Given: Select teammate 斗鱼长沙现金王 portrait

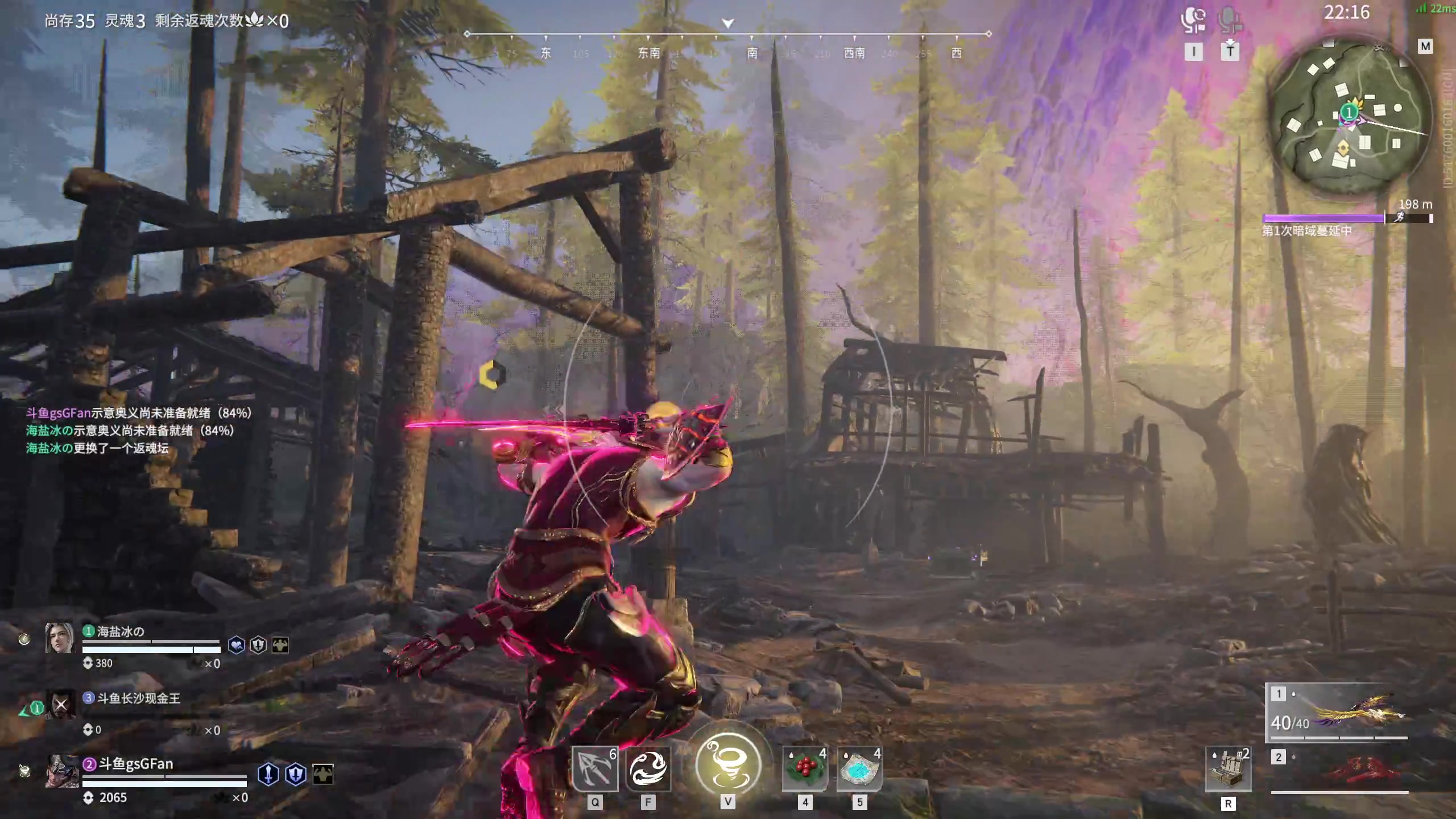Looking at the screenshot, I should coord(61,705).
